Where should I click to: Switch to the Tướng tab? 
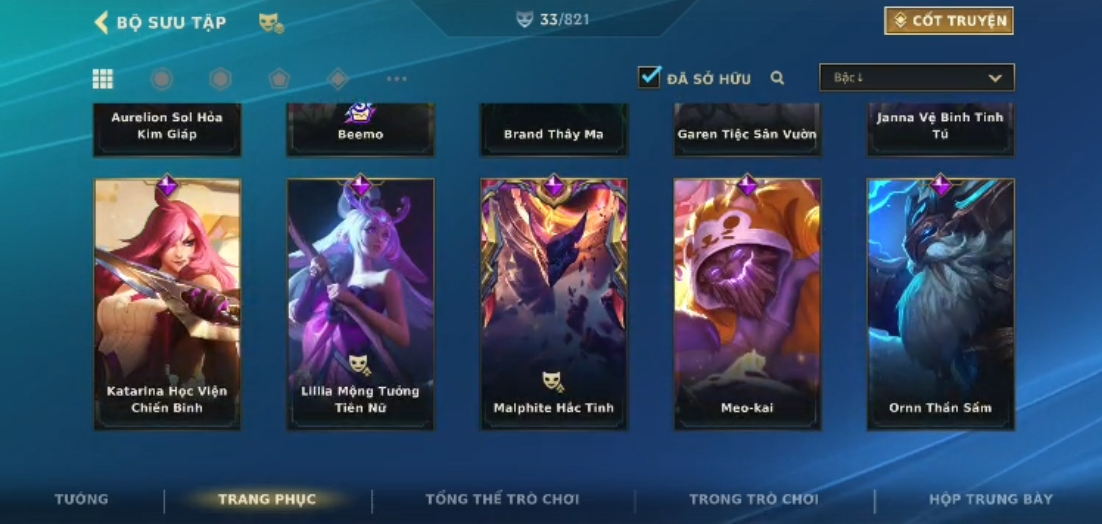pyautogui.click(x=82, y=499)
